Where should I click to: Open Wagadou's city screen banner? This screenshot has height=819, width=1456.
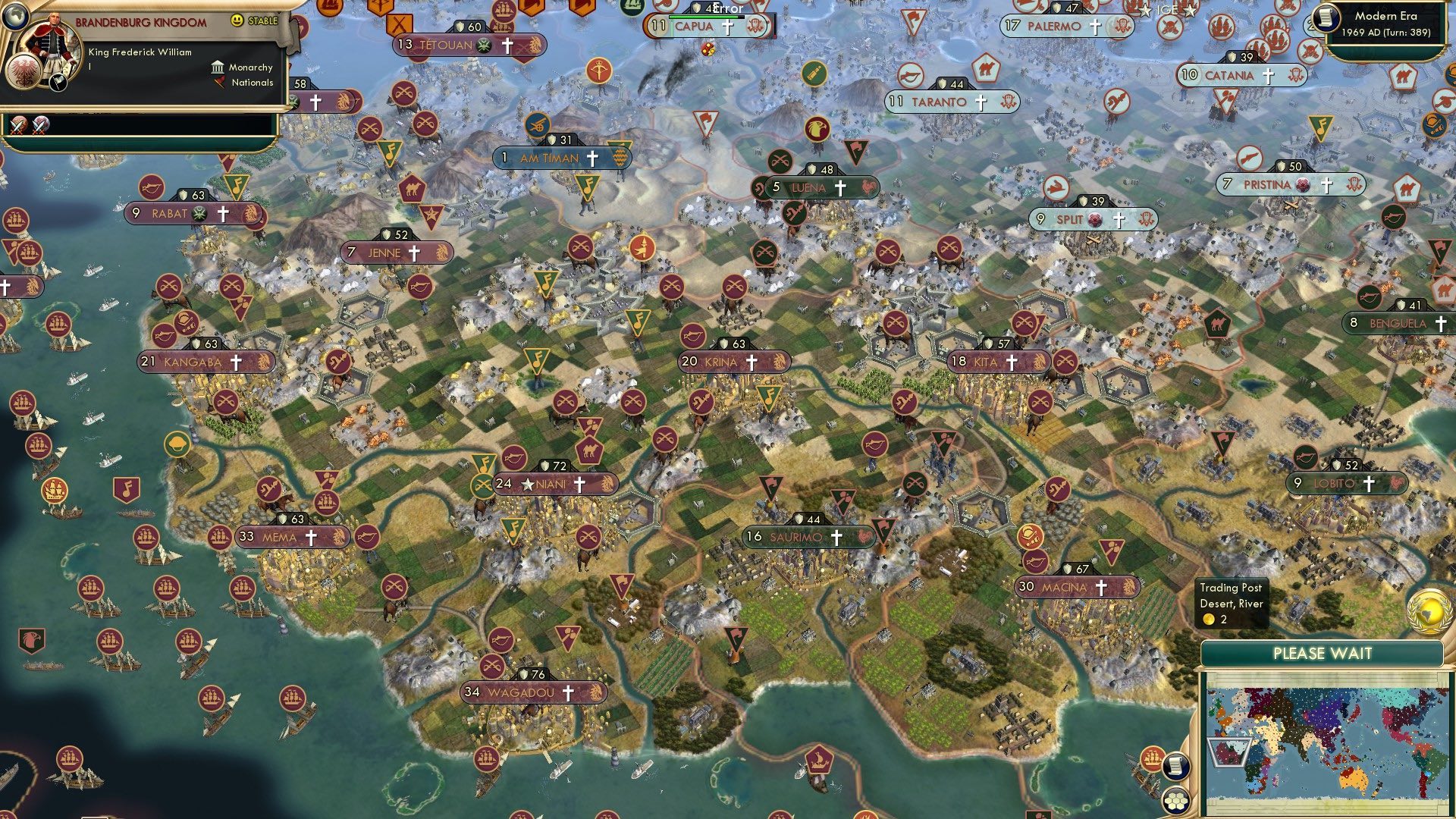[522, 692]
